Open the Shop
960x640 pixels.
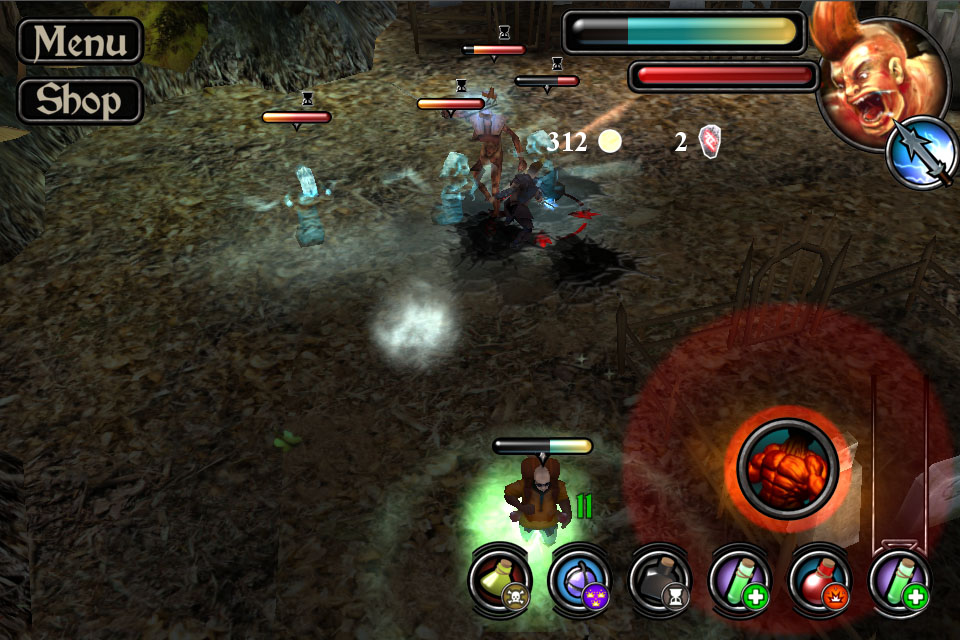[x=80, y=100]
